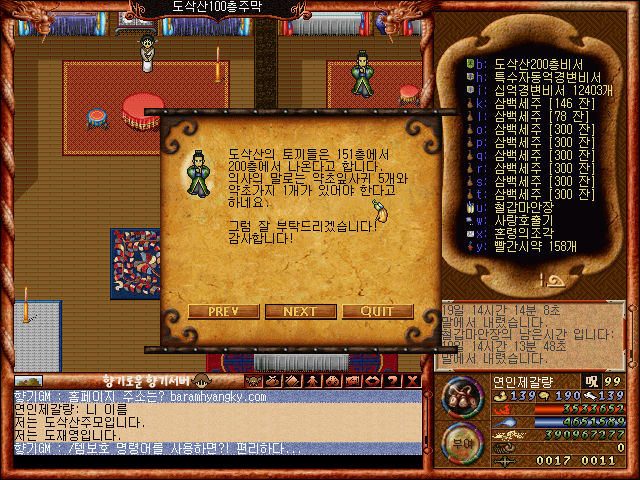Open help with the question mark icon

(394, 380)
